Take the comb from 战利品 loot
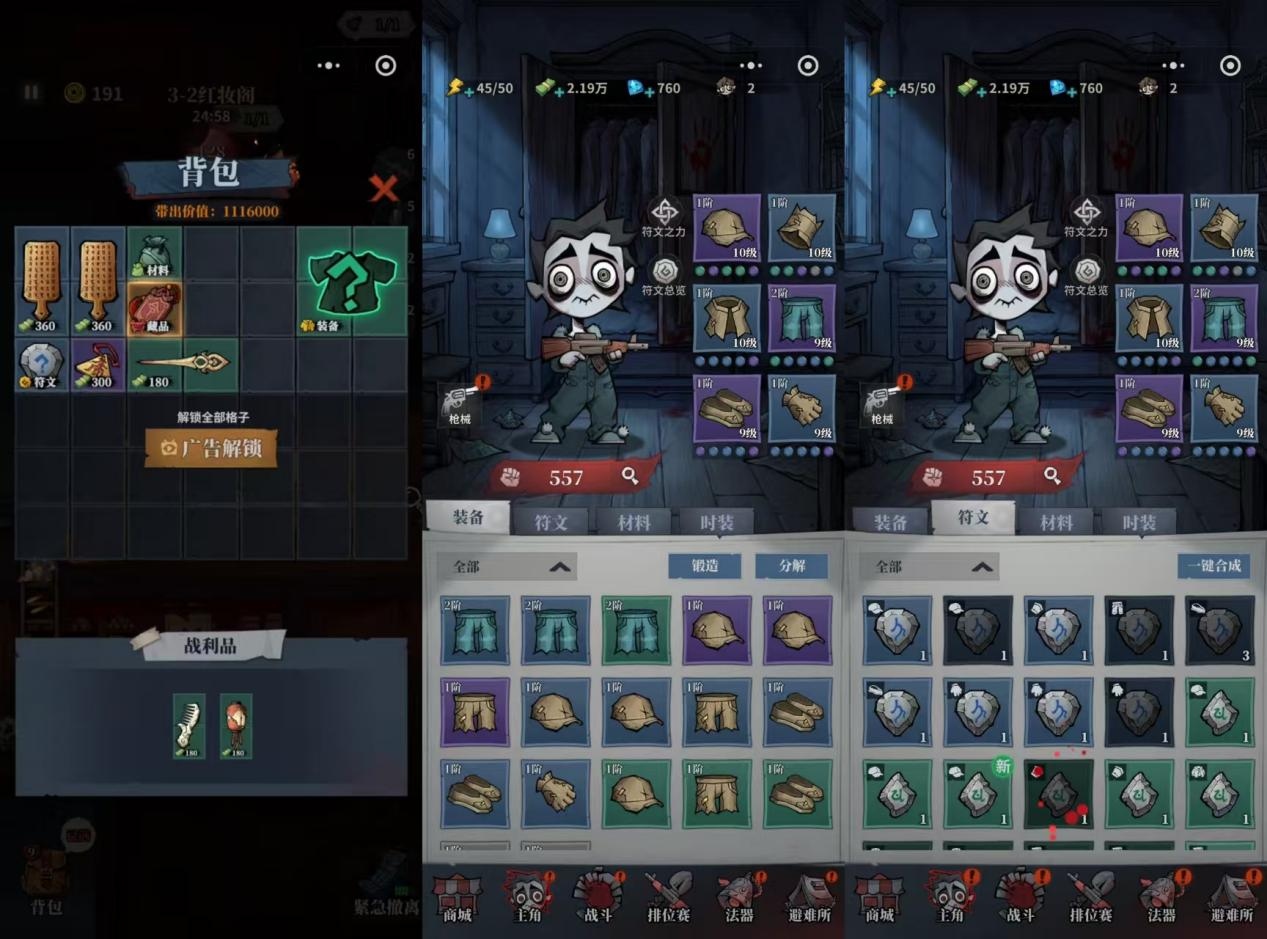1267x939 pixels. pos(189,726)
